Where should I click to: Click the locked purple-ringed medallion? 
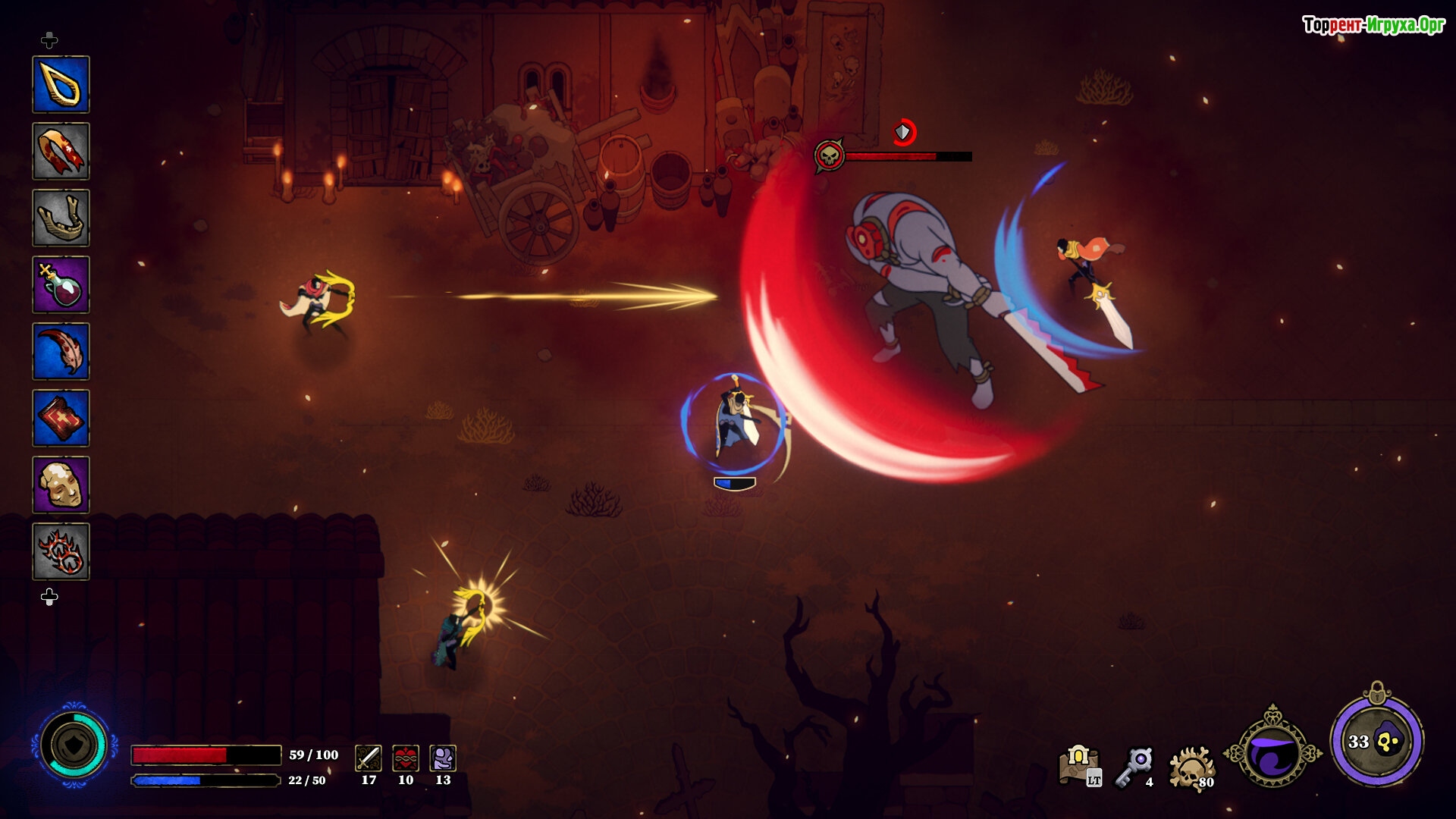1376,741
